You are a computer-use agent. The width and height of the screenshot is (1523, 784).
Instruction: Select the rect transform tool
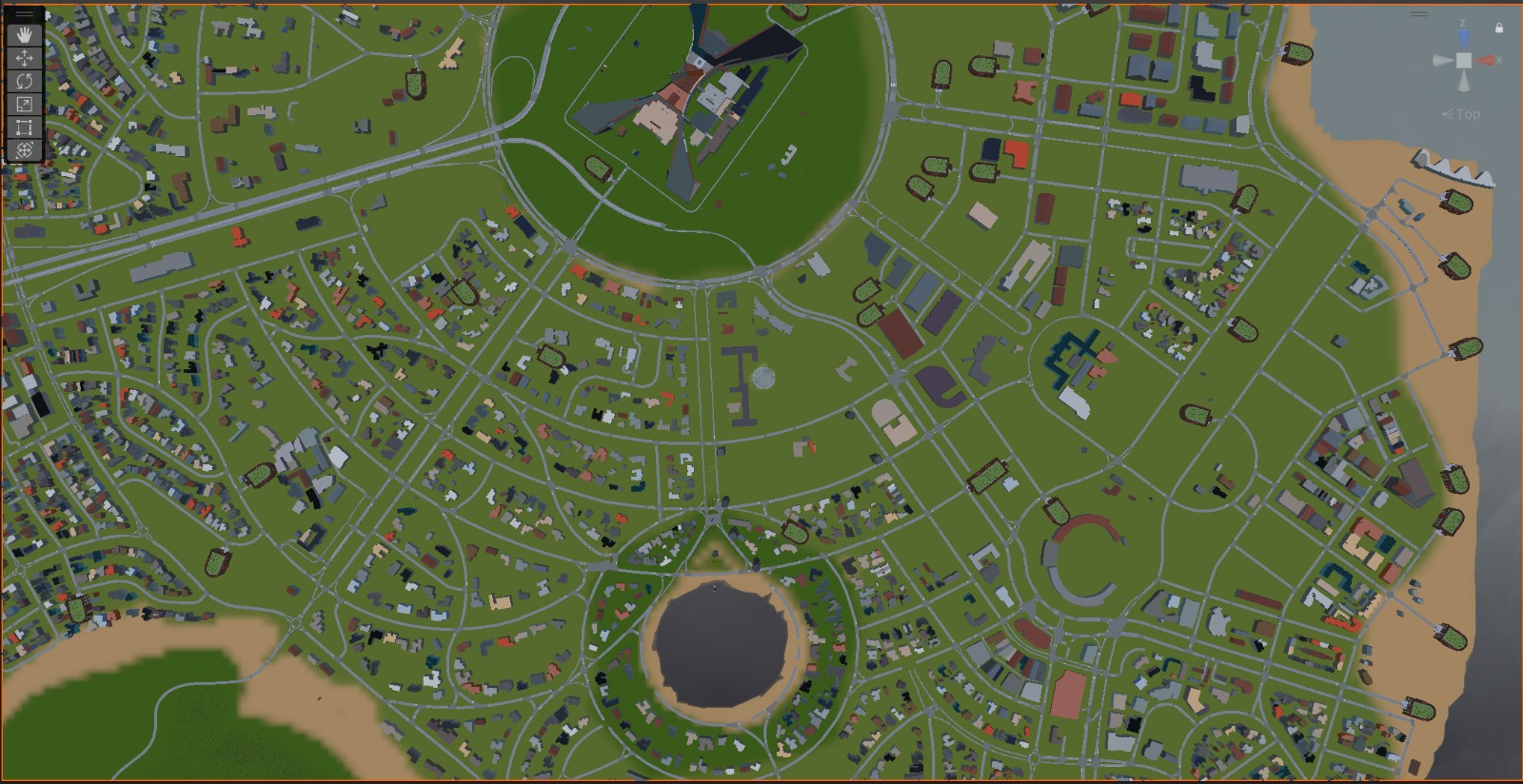click(x=25, y=127)
